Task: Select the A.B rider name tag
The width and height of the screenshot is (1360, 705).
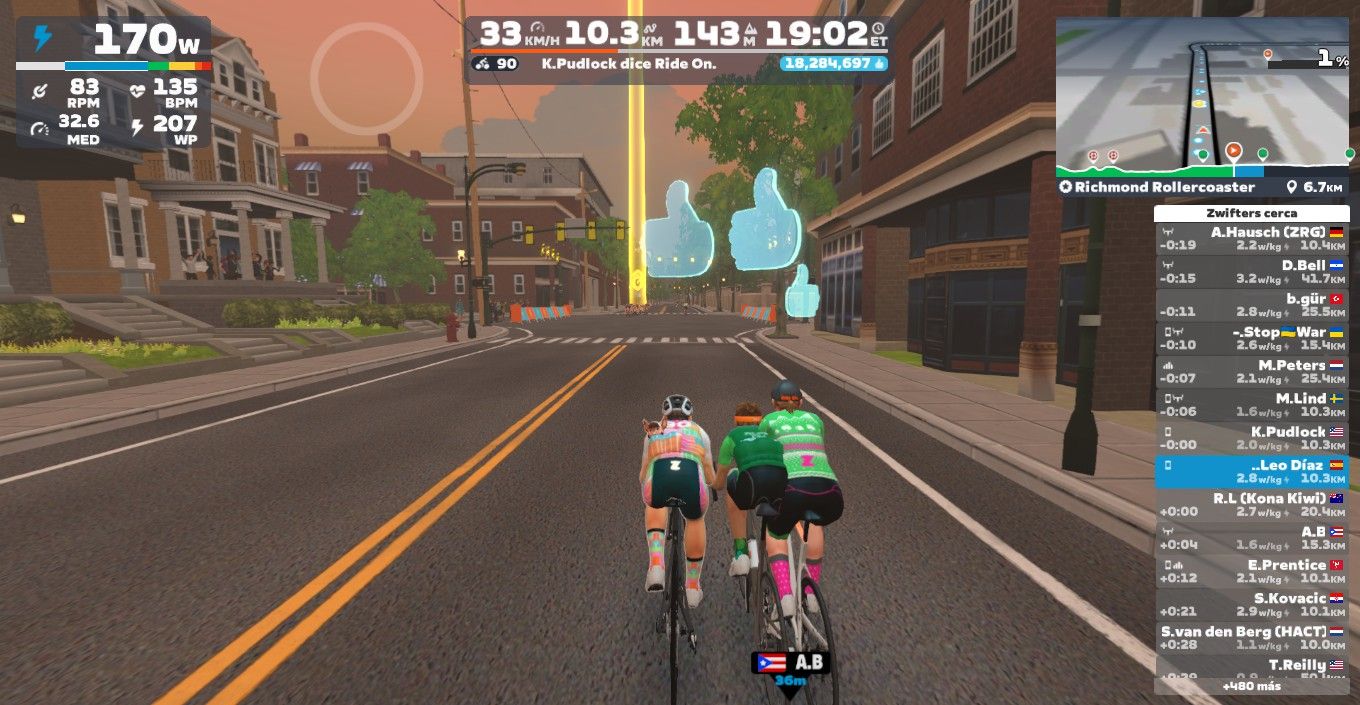Action: click(790, 662)
